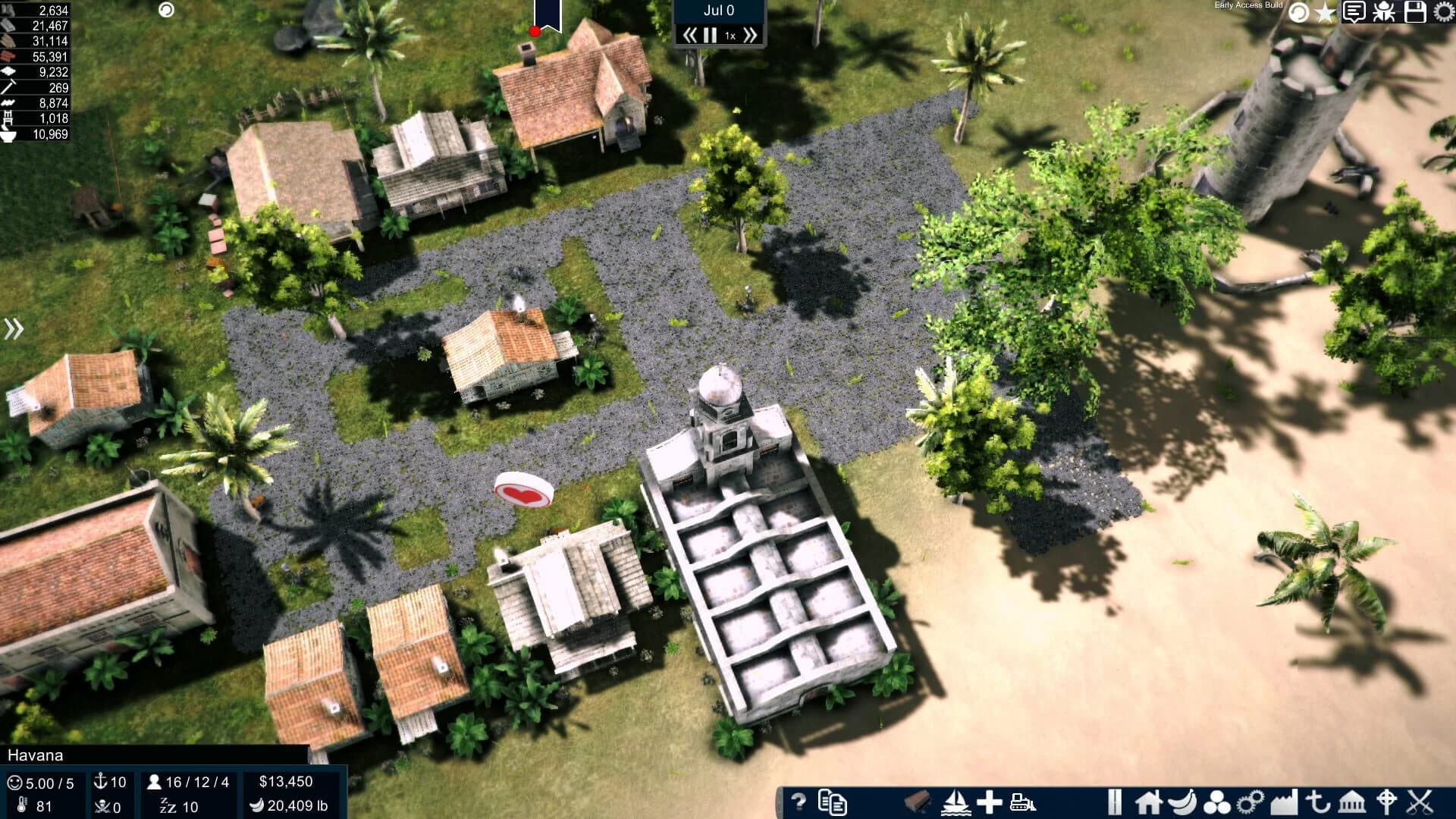1456x819 pixels.
Task: Open settings with the gear icon
Action: coord(1444,11)
